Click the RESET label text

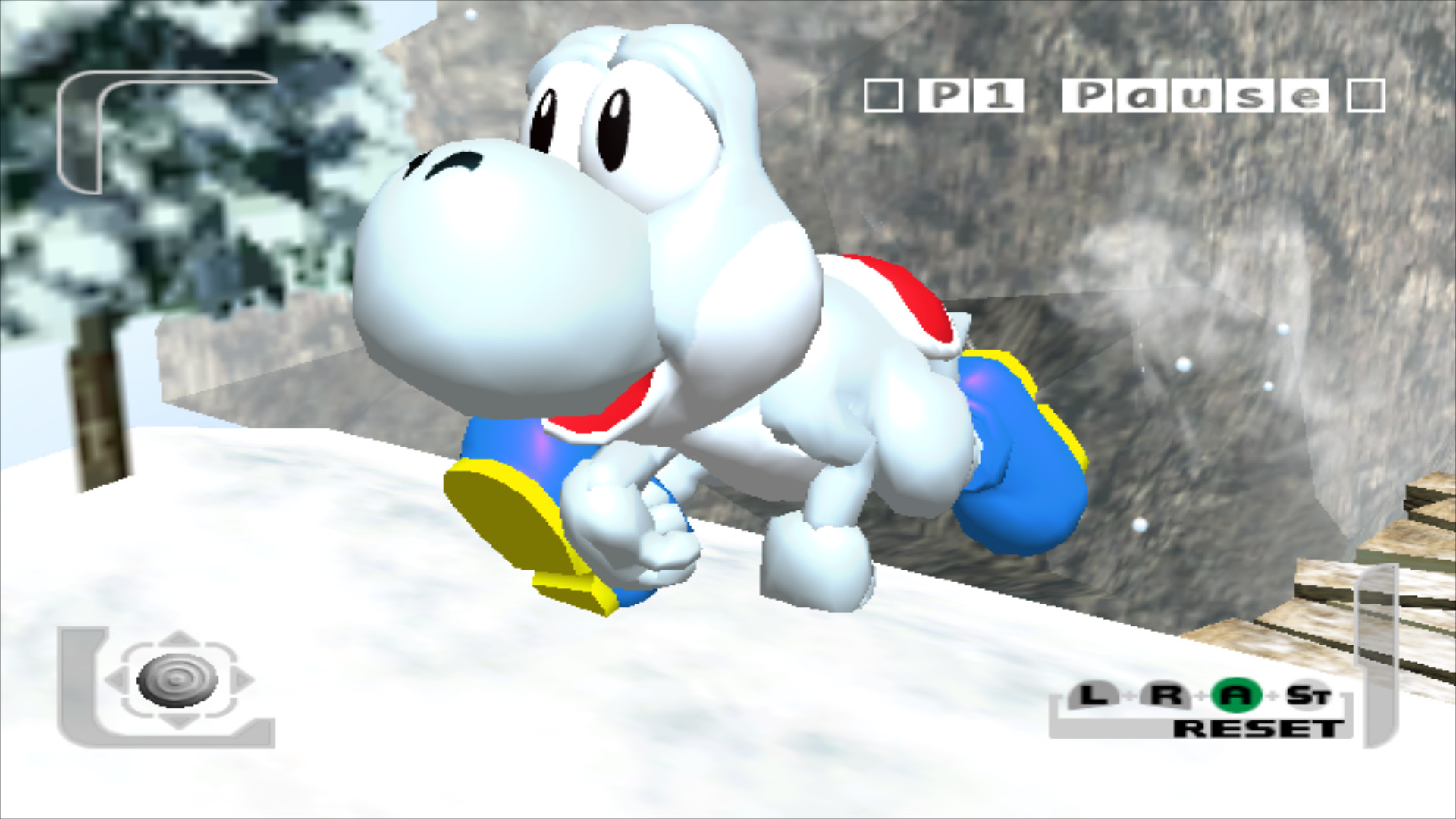tap(1260, 729)
